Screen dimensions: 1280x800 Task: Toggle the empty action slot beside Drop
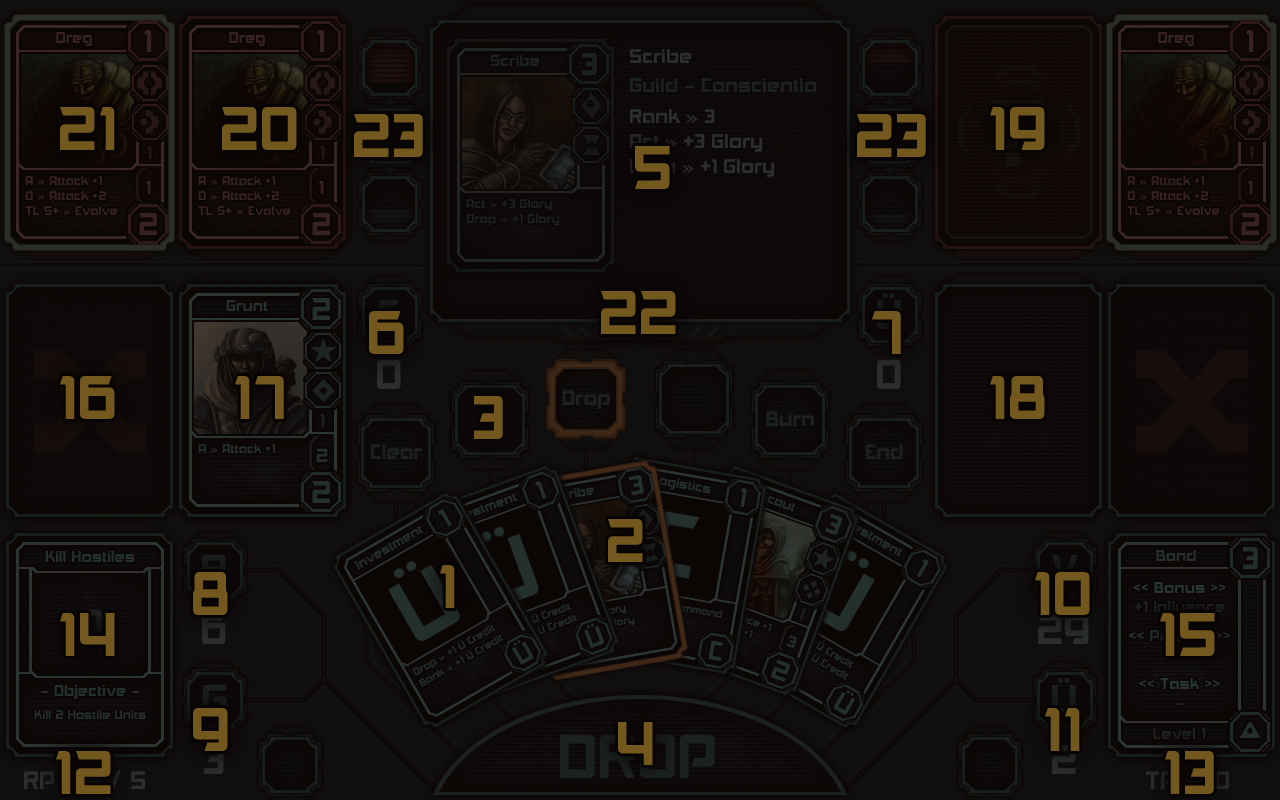[x=694, y=397]
